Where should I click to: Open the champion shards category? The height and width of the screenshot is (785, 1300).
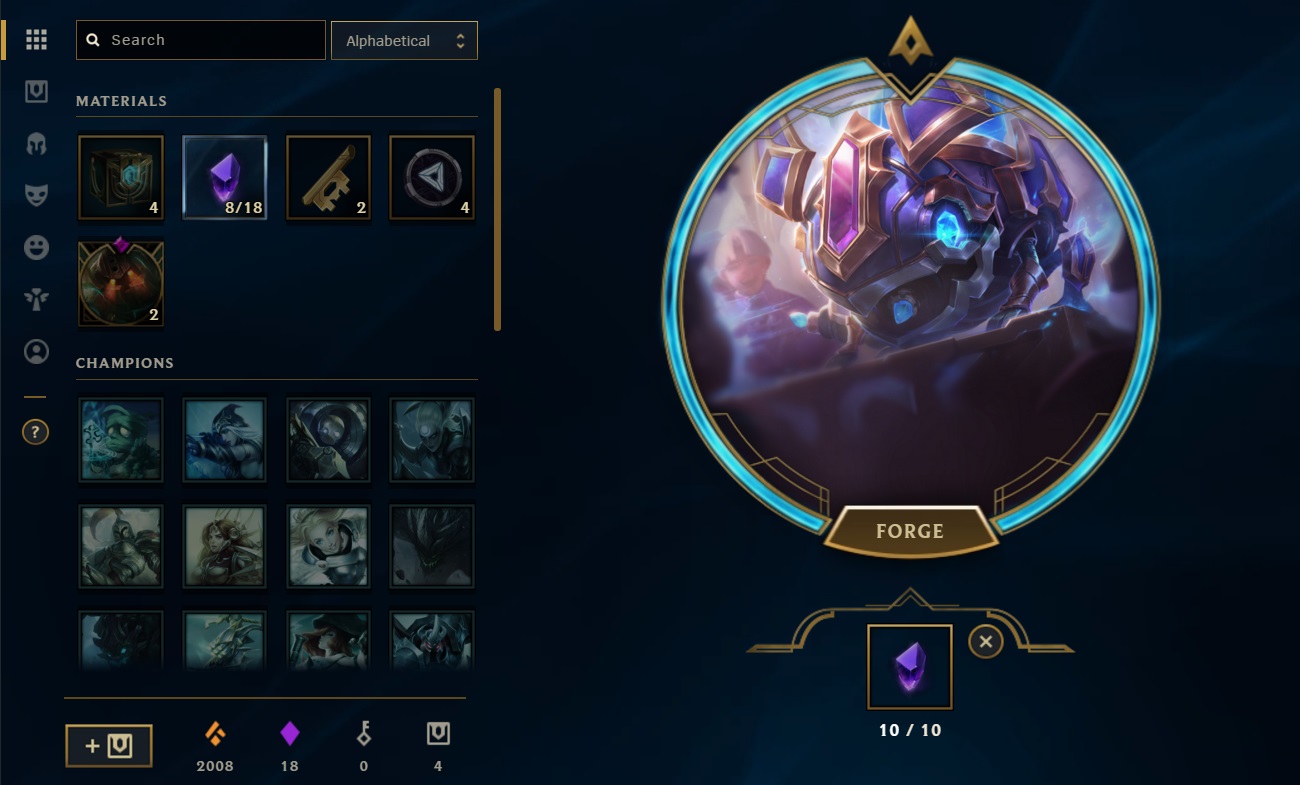[36, 144]
